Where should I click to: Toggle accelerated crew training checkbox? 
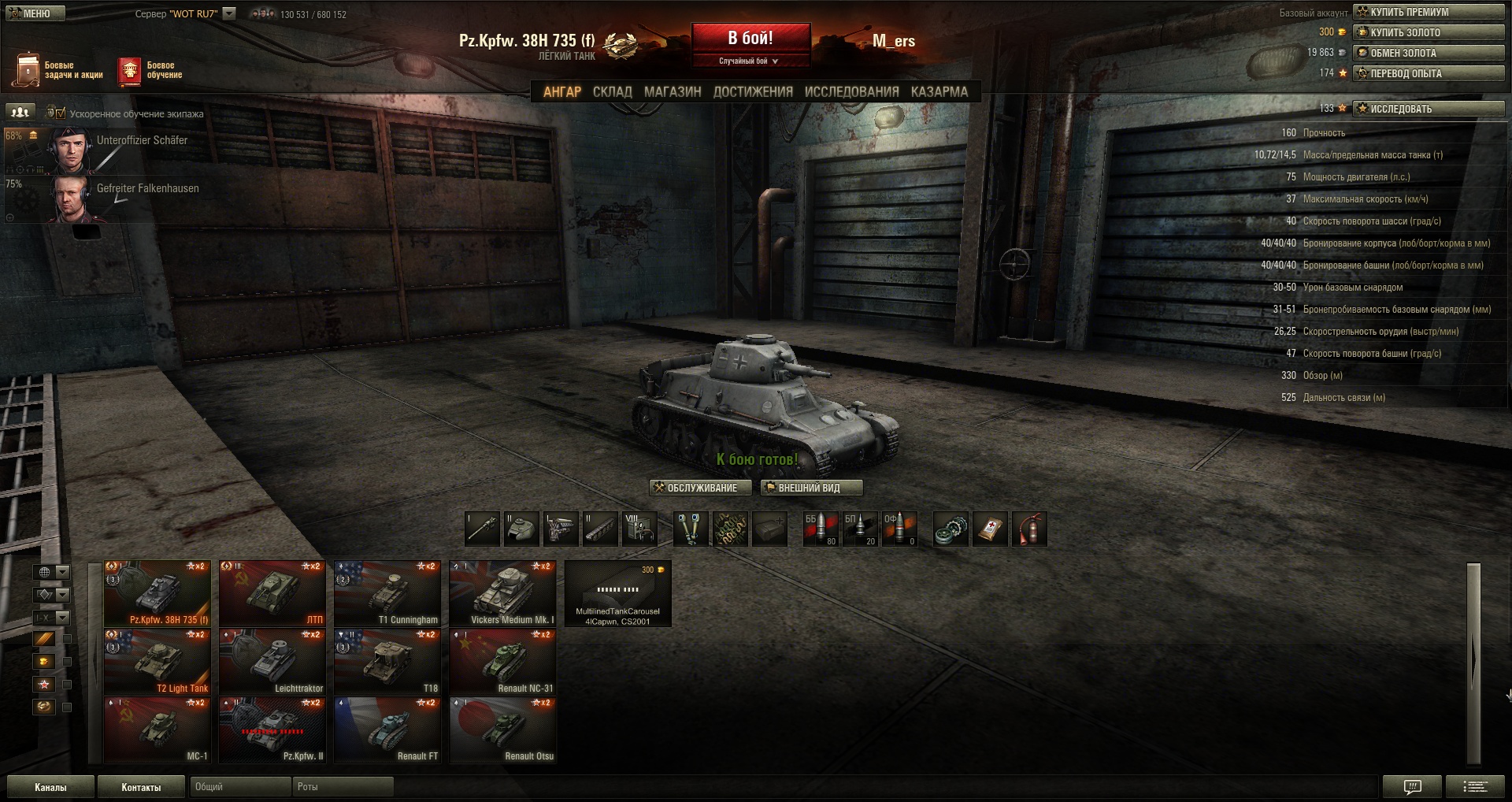[x=61, y=113]
